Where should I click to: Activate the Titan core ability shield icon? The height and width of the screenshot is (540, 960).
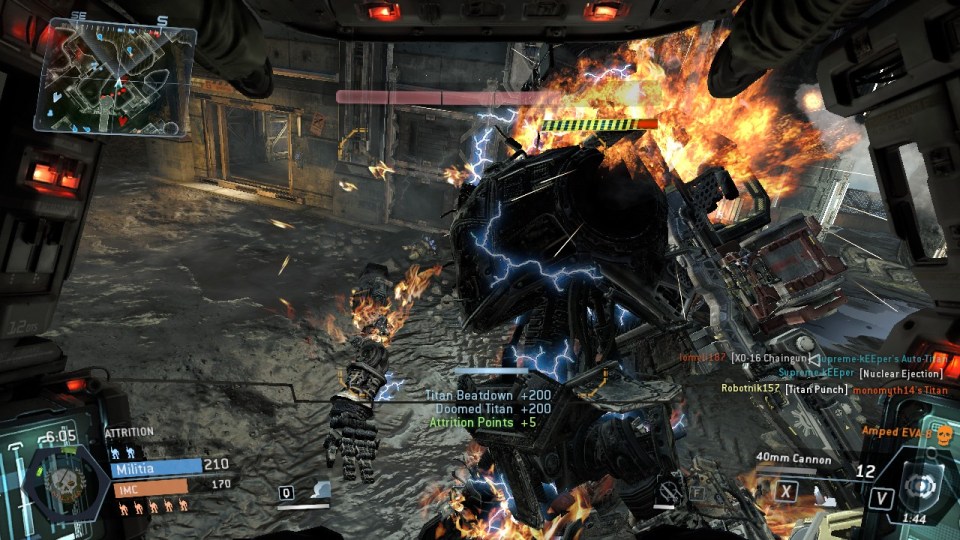917,484
